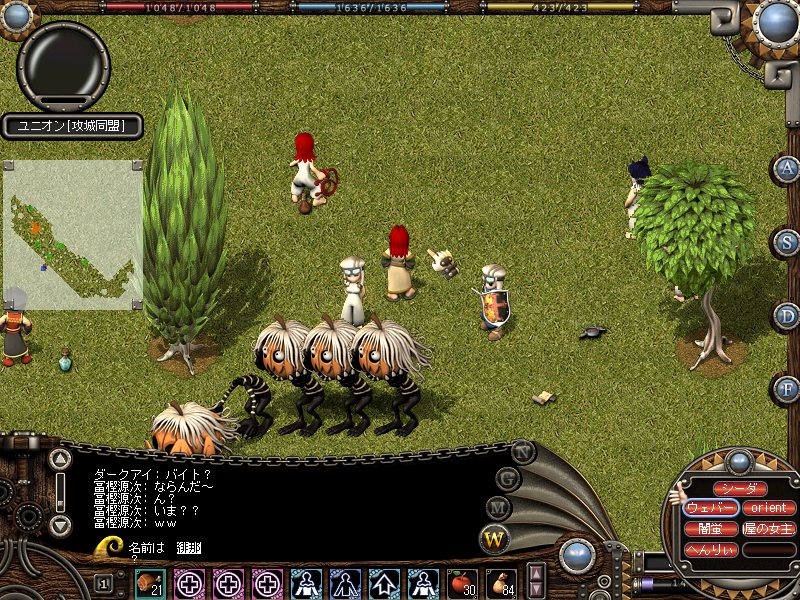Switch chat to the W channel

click(494, 539)
